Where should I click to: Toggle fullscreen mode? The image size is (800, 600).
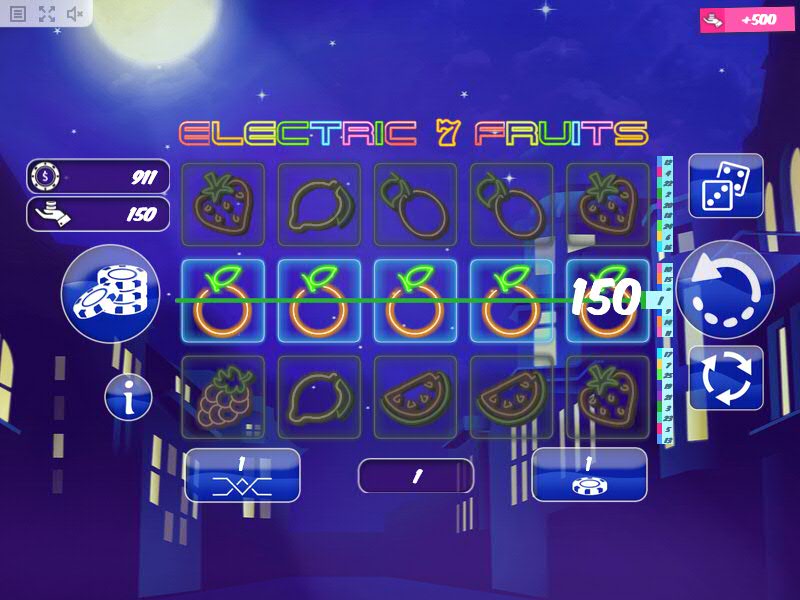click(x=46, y=14)
